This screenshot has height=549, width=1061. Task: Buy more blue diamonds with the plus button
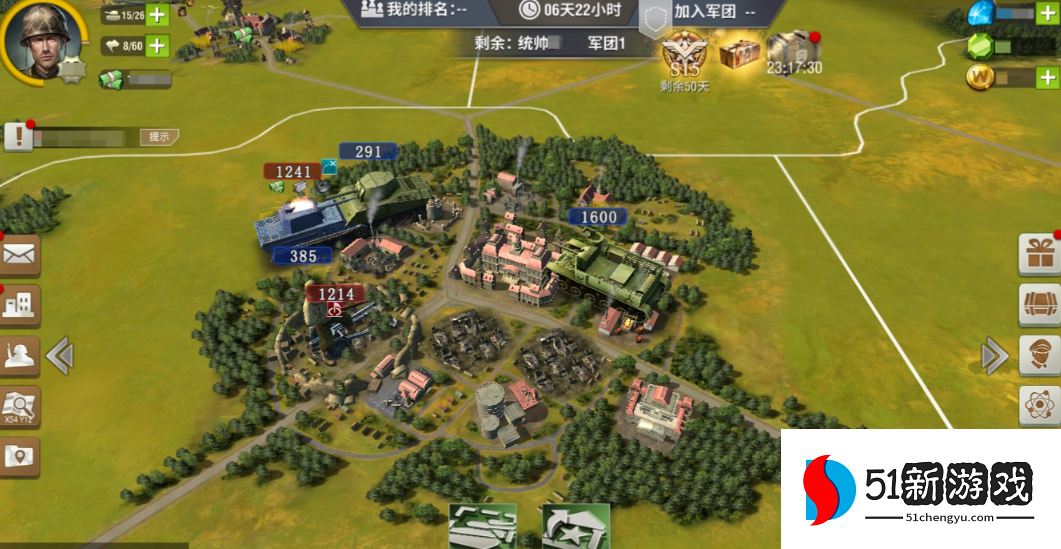[x=1047, y=13]
